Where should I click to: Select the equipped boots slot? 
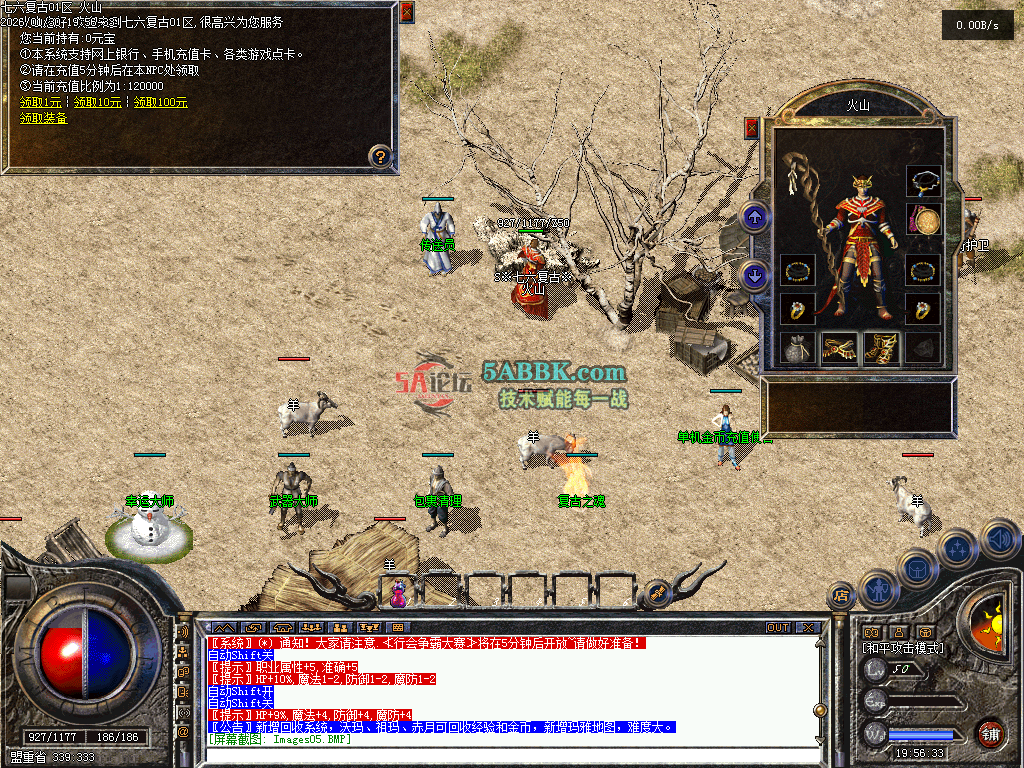click(x=881, y=348)
